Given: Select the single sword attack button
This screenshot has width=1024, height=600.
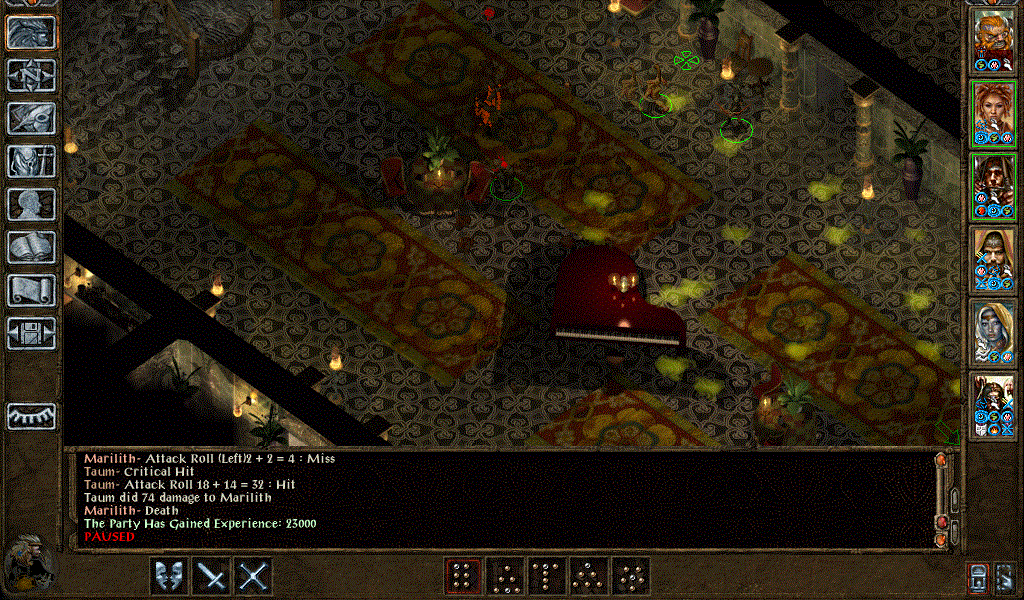Looking at the screenshot, I should tap(211, 576).
